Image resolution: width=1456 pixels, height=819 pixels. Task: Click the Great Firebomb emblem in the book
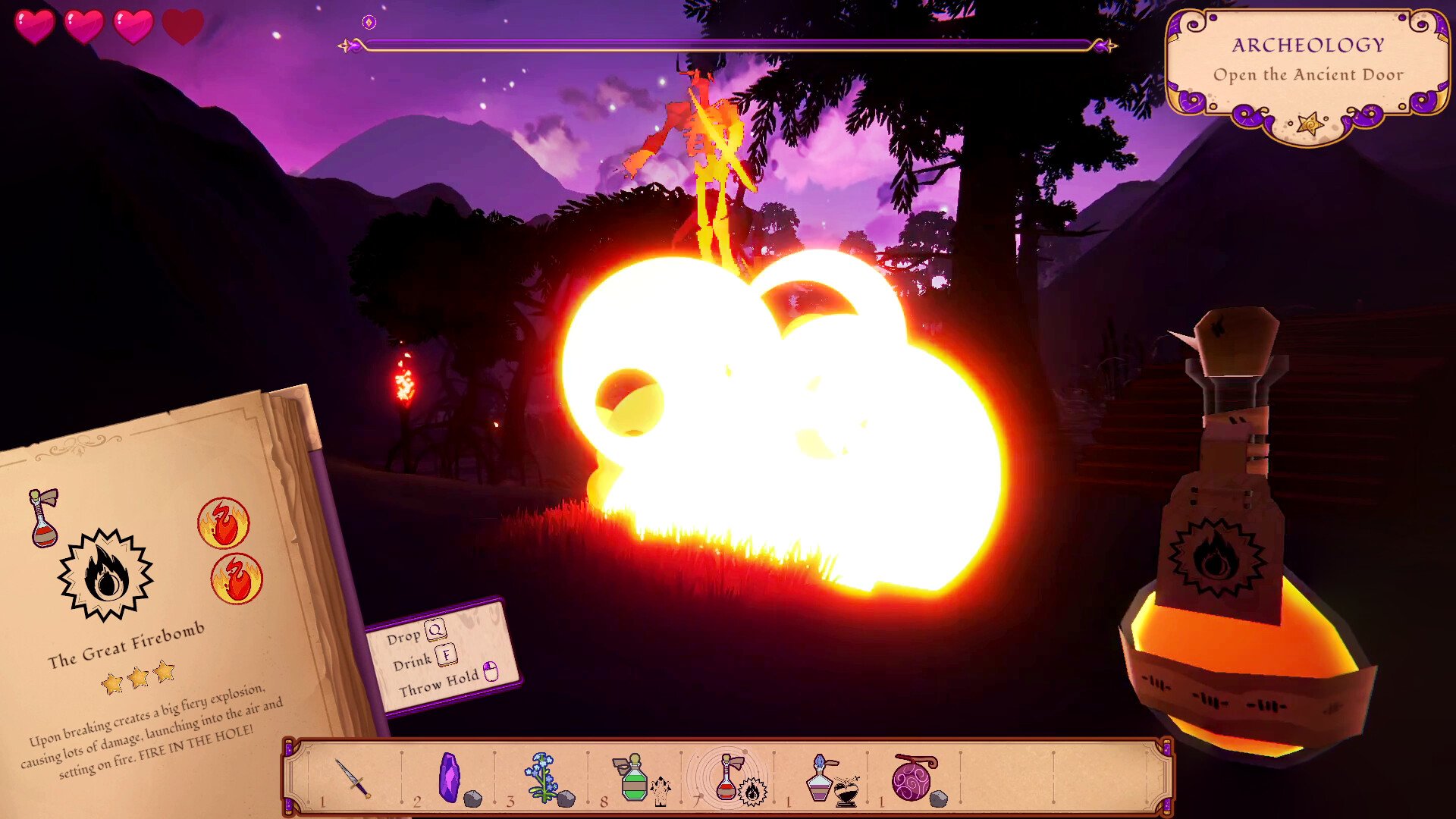point(105,575)
